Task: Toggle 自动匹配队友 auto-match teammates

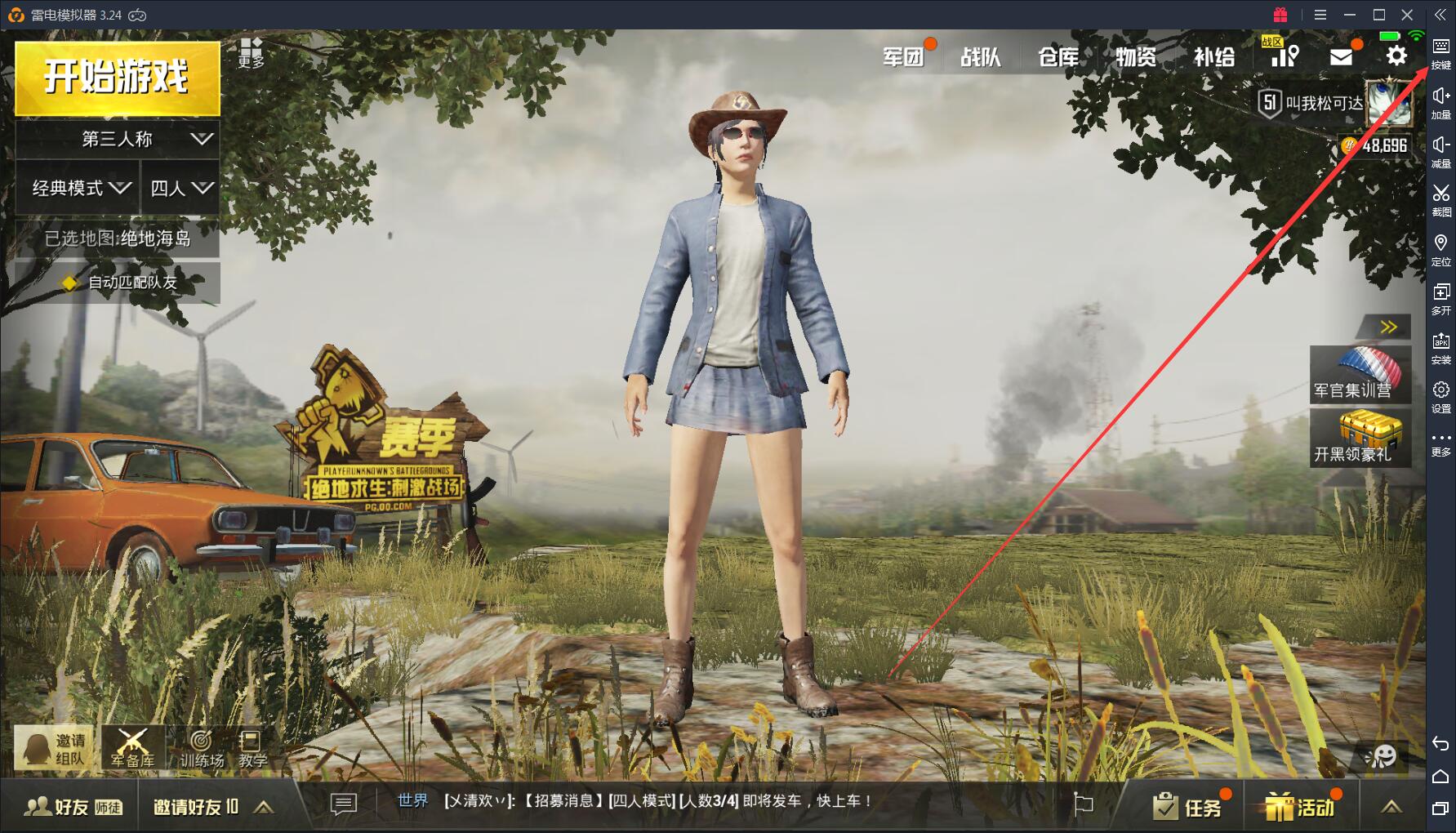Action: pos(118,283)
